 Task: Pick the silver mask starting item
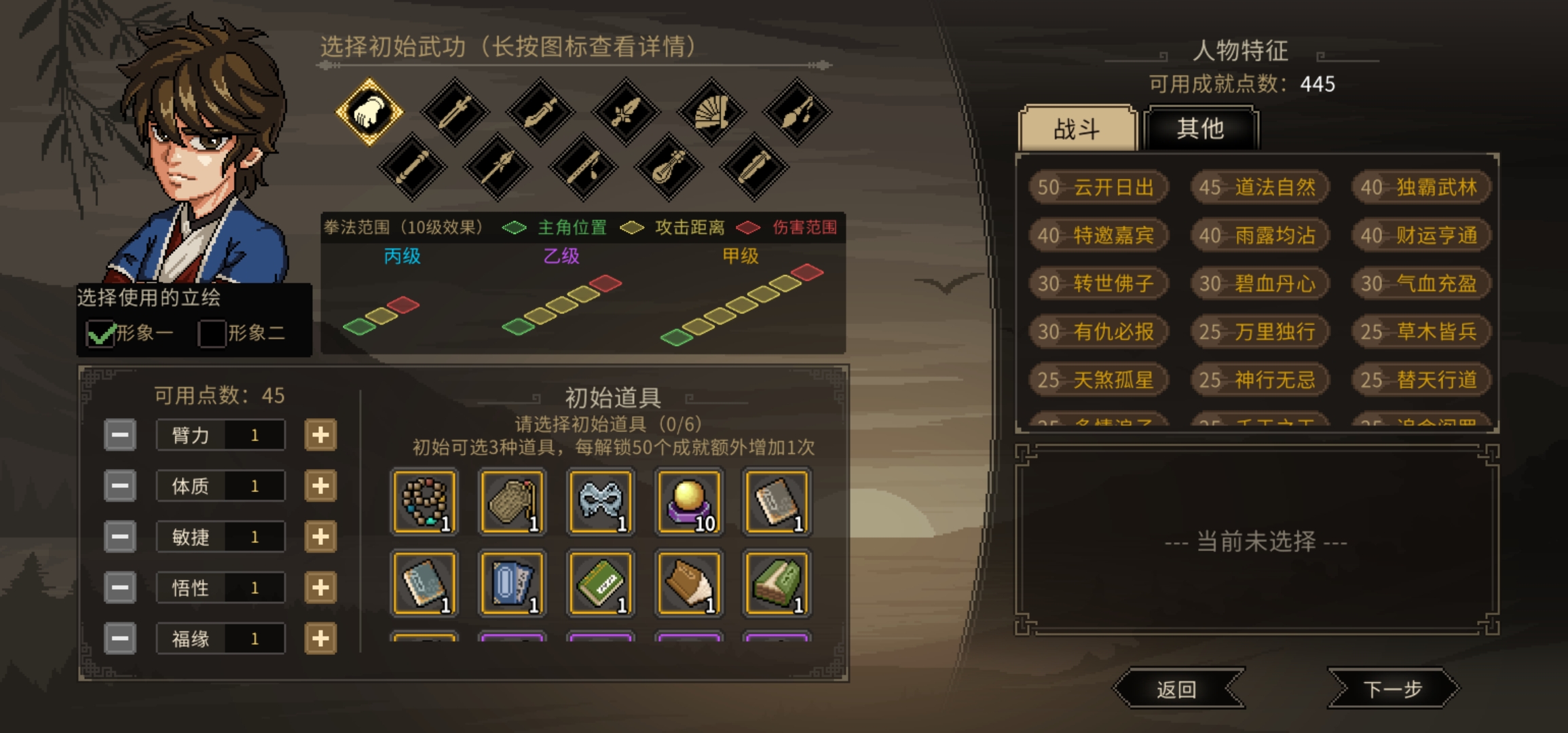[x=600, y=502]
